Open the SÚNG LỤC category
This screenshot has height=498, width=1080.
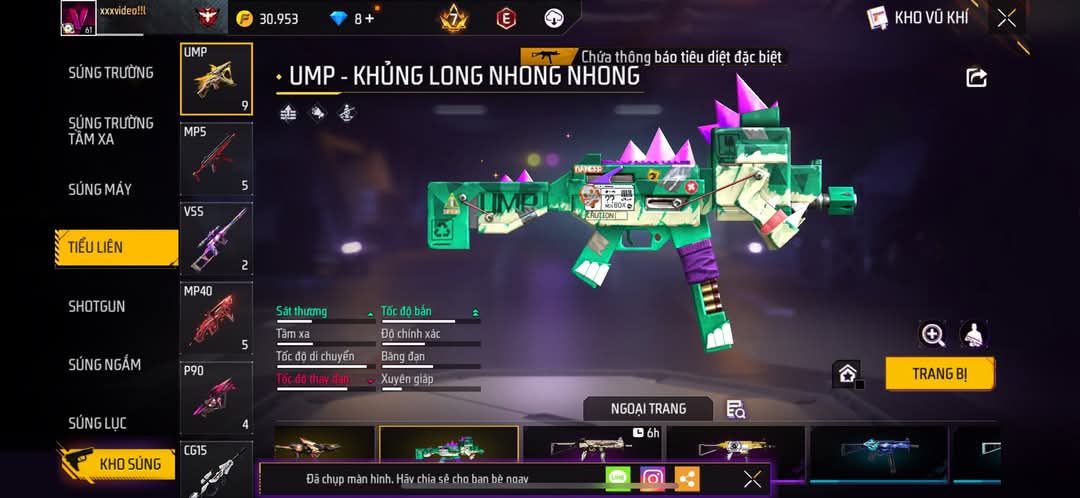click(97, 423)
